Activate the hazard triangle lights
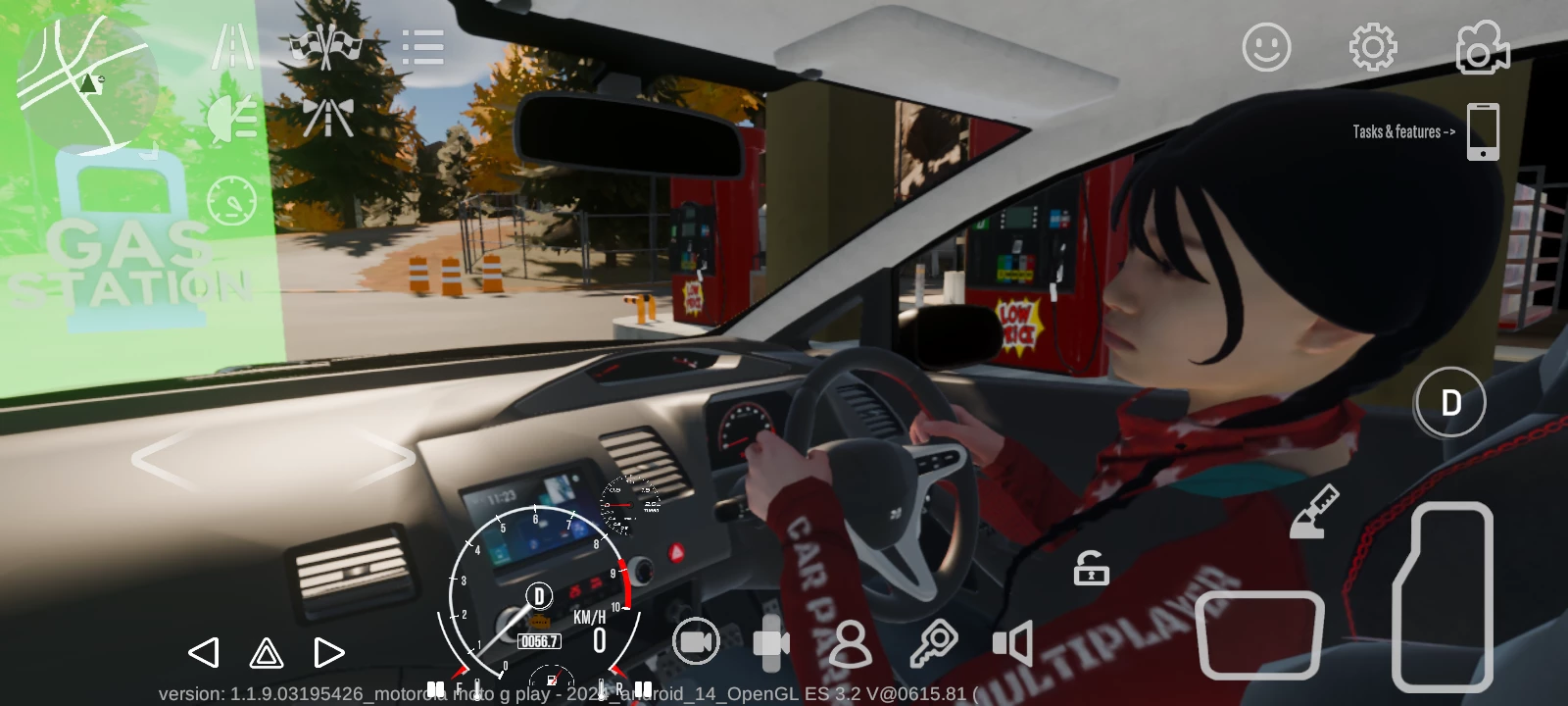1568x706 pixels. click(267, 653)
